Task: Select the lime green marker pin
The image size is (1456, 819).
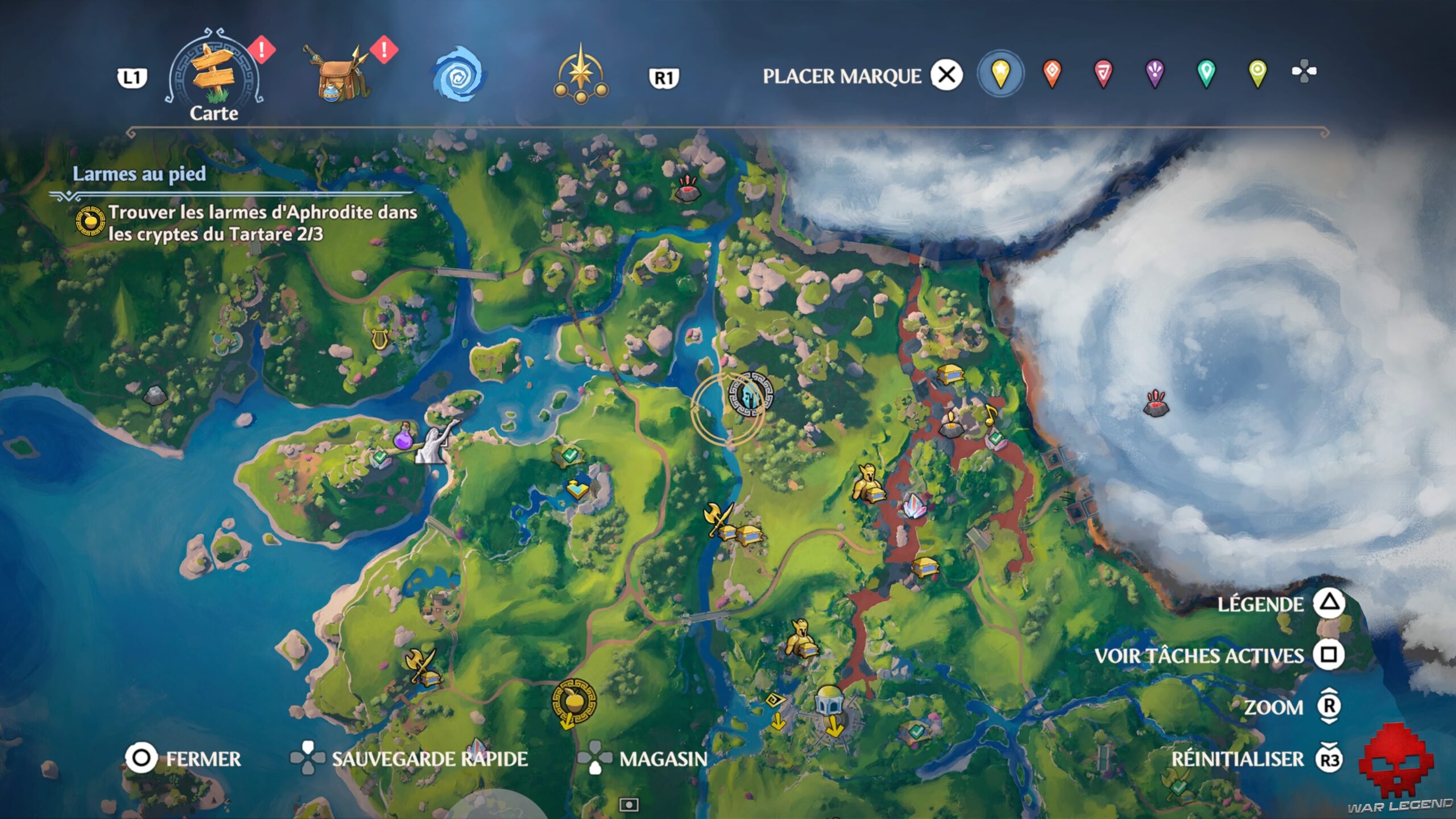Action: (1258, 74)
